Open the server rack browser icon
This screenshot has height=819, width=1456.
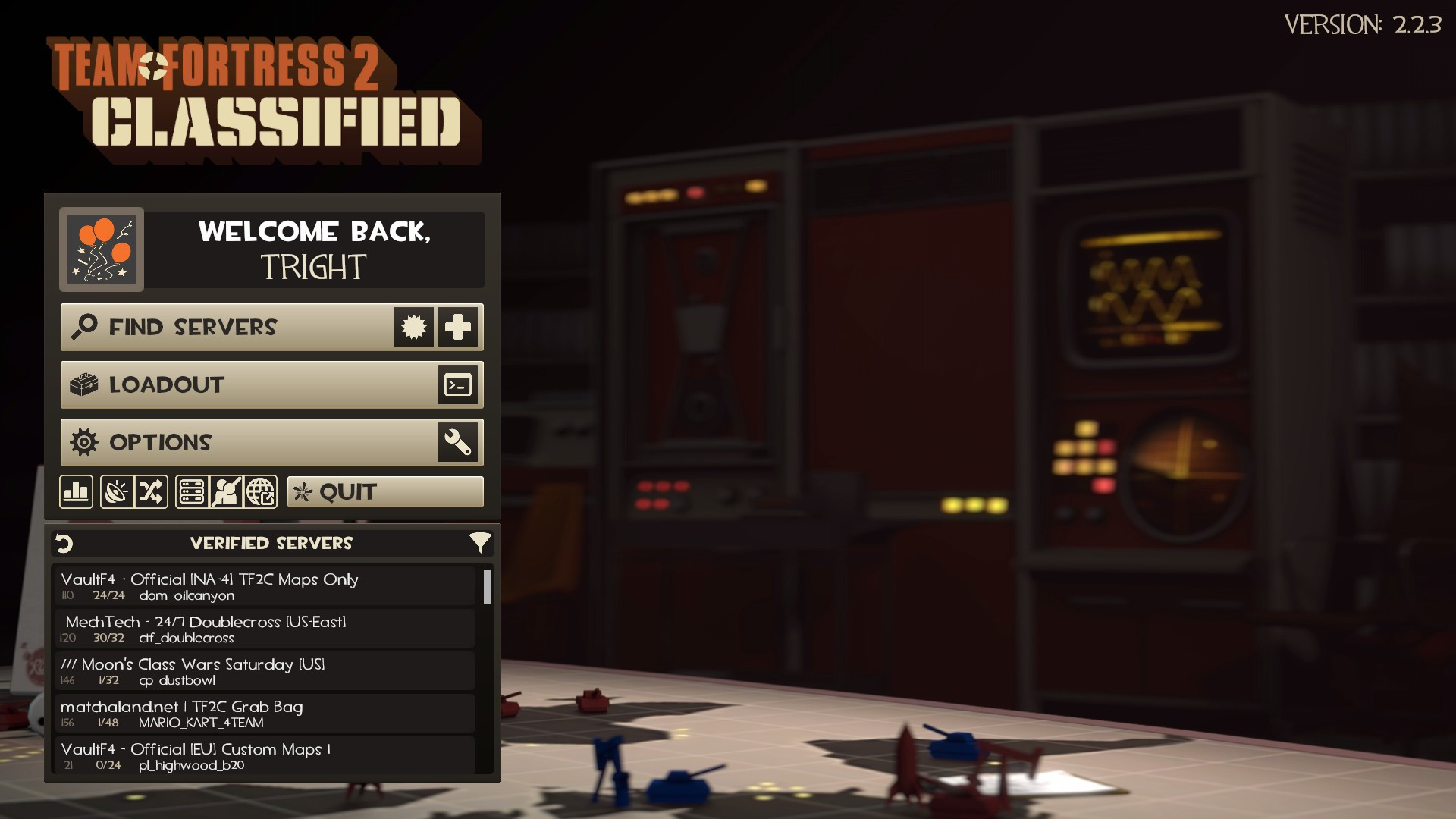[x=191, y=491]
